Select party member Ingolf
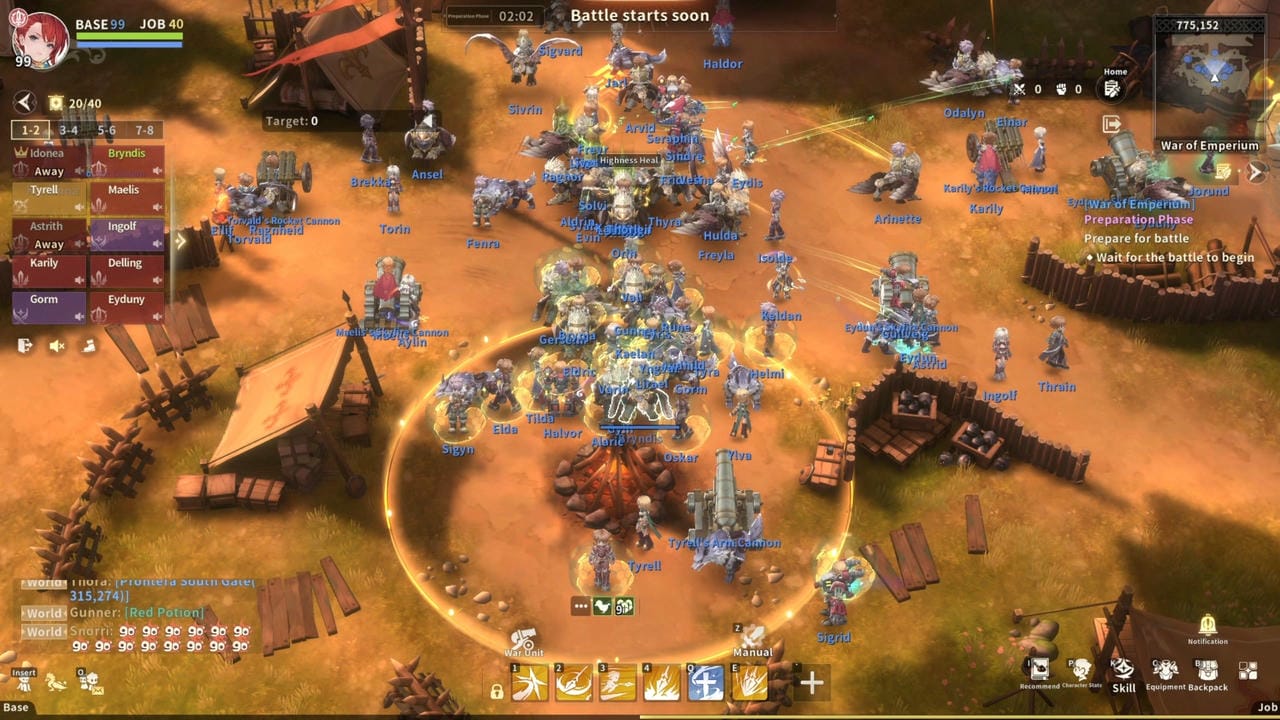Screen dimensions: 1280x720 pos(126,235)
